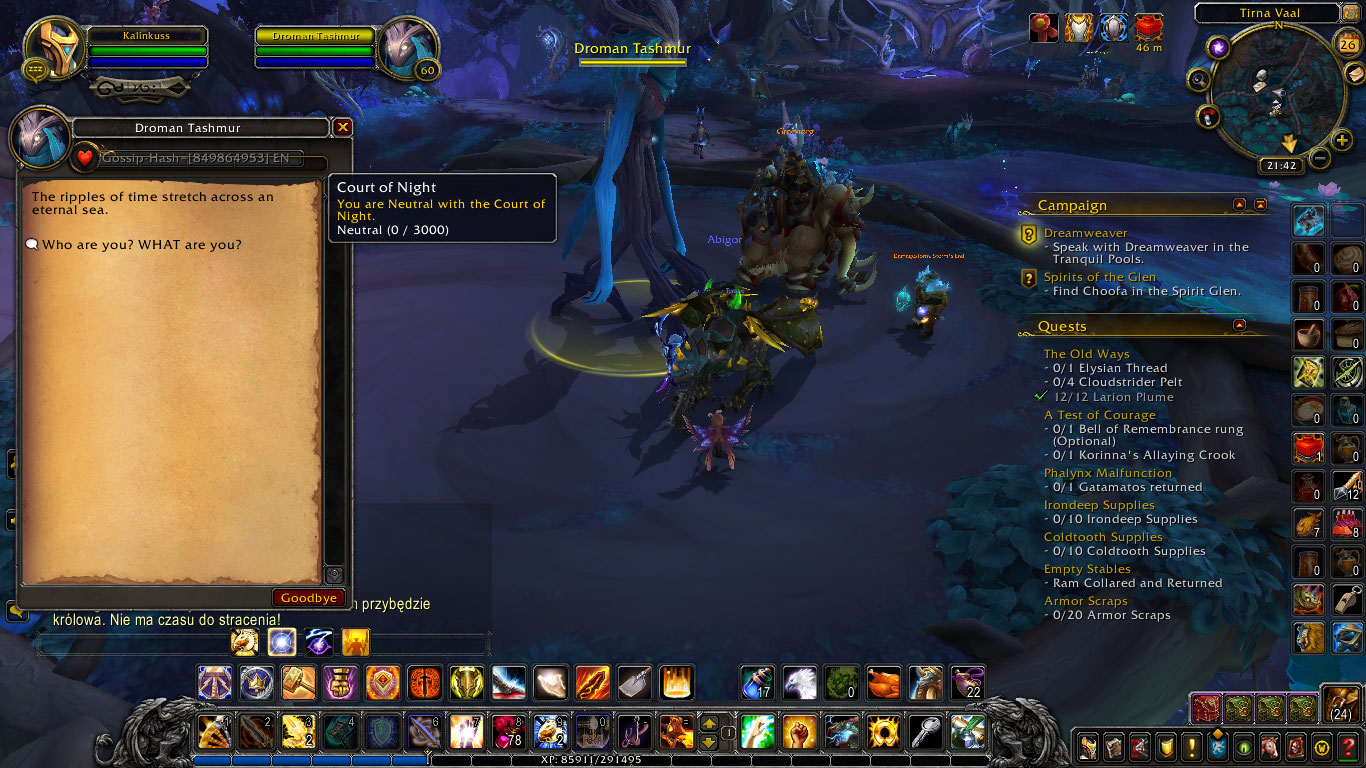The width and height of the screenshot is (1366, 768).
Task: Collapse the Campaign section of the tracker
Action: [1240, 204]
